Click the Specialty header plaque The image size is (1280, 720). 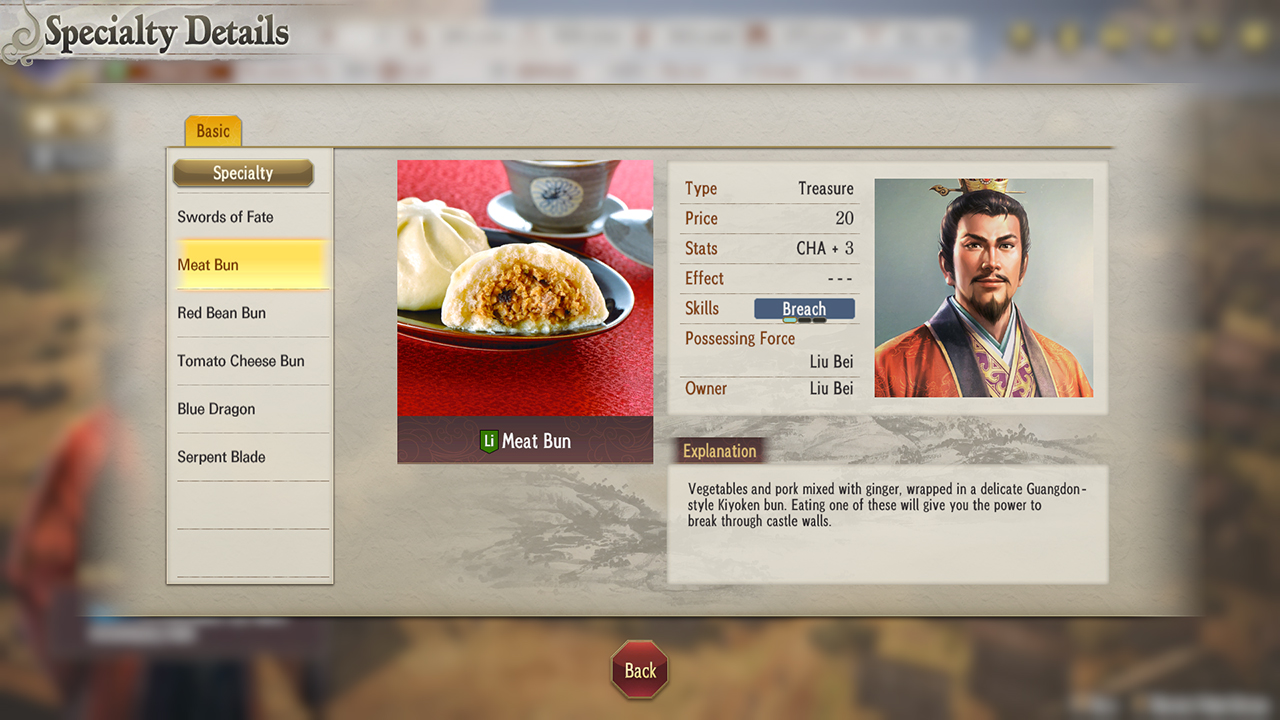244,173
